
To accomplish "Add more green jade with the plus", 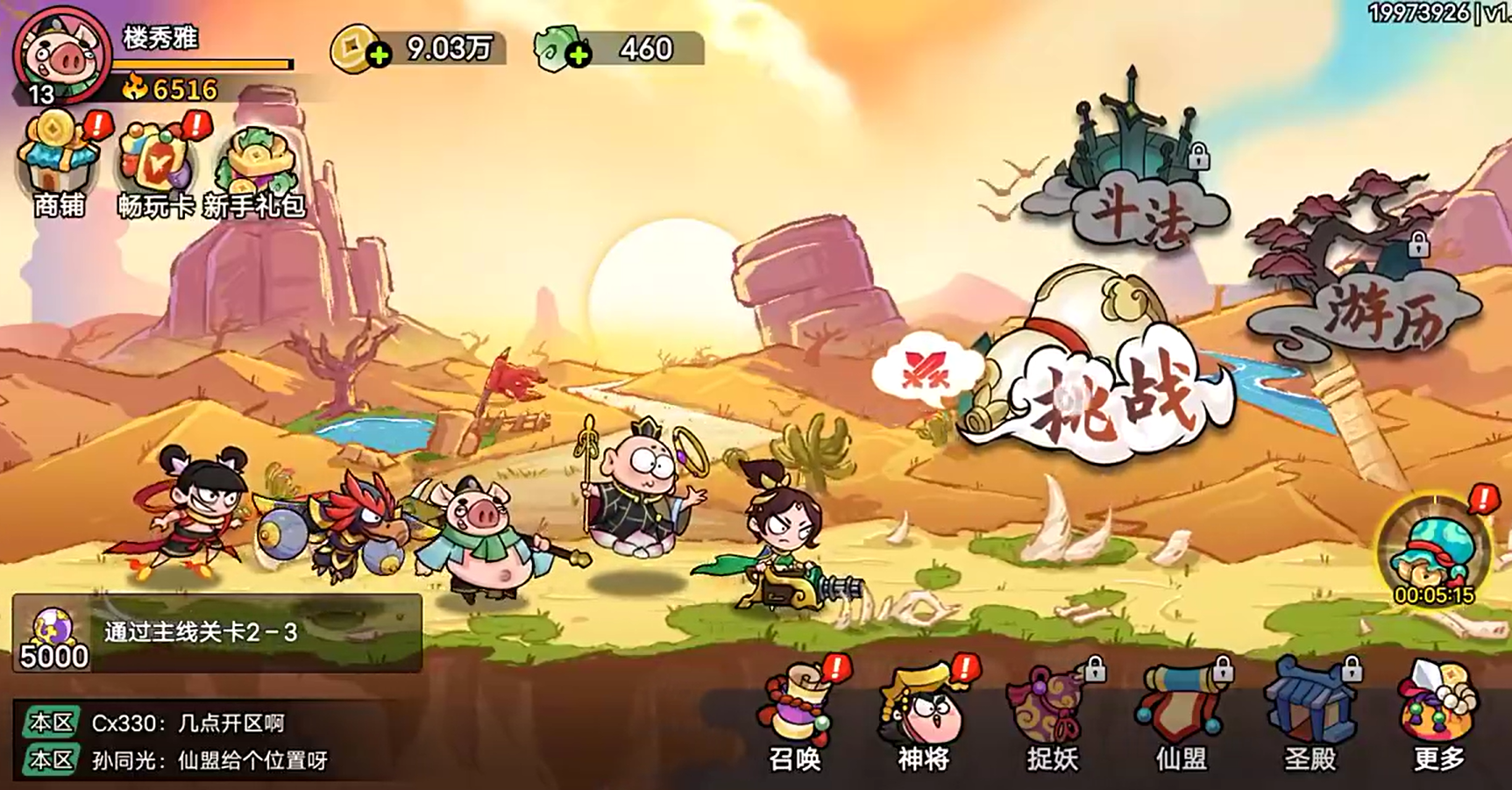I will pyautogui.click(x=578, y=55).
